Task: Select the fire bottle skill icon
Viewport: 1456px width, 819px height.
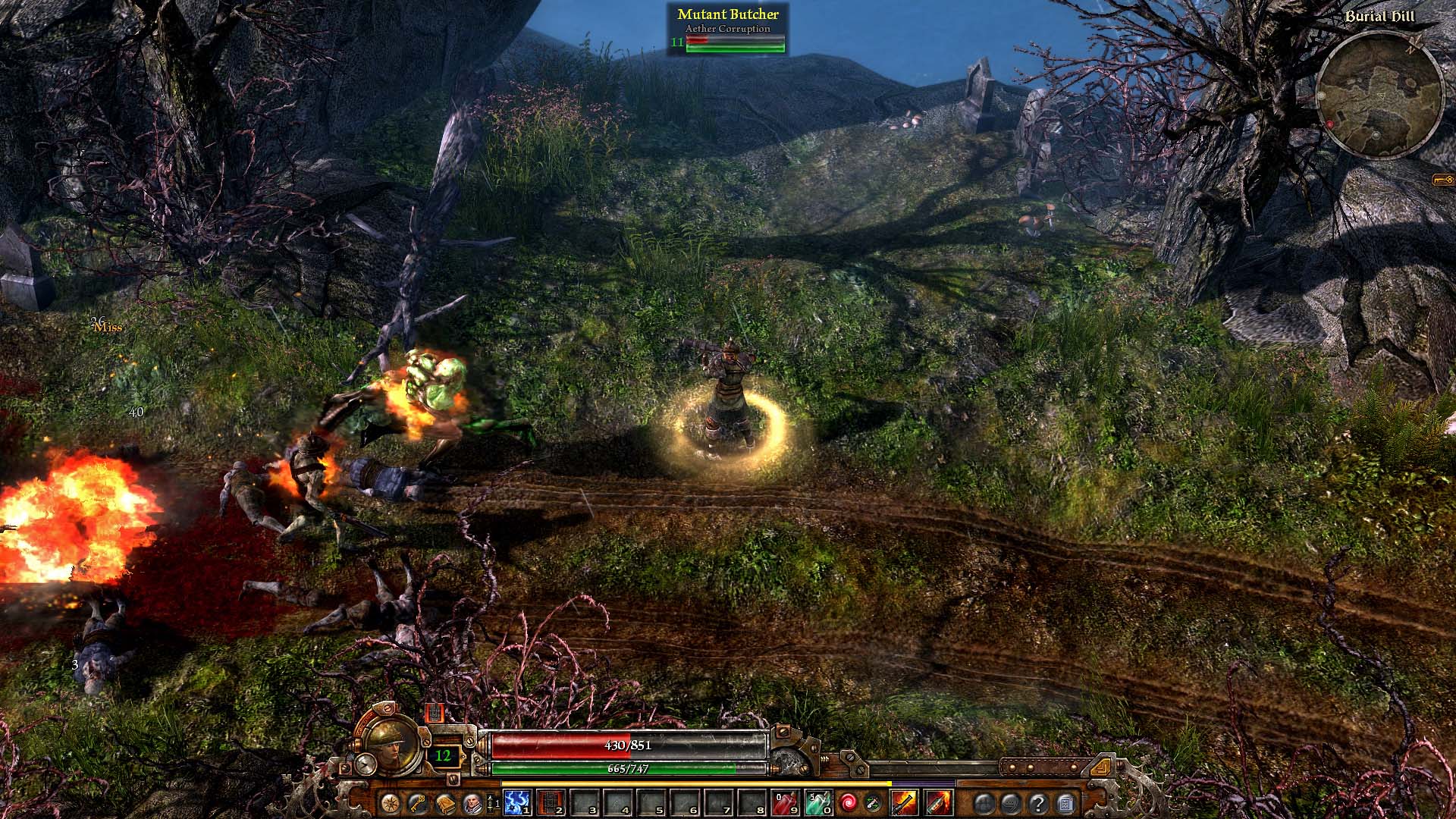Action: [938, 802]
